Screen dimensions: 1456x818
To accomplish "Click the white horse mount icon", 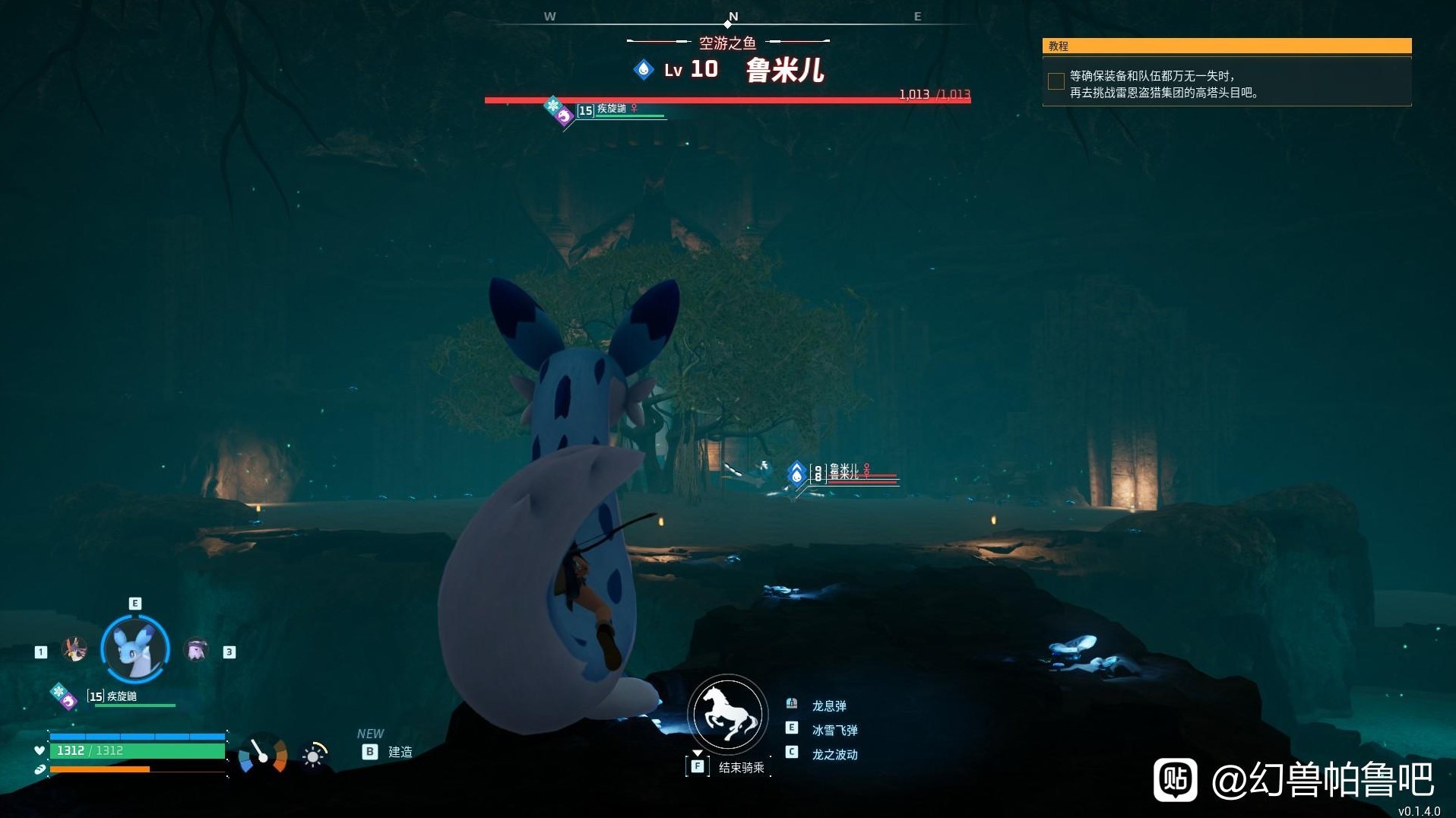I will coord(728,714).
